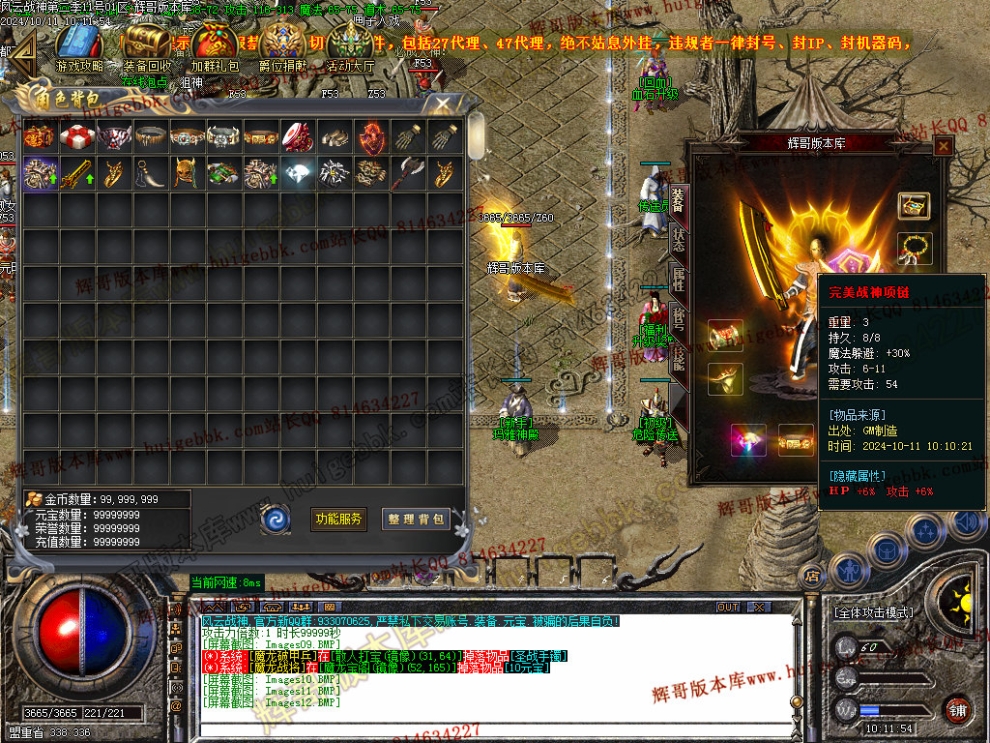Claim the 加群礼包 gift bag
Viewport: 990px width, 743px height.
click(216, 47)
